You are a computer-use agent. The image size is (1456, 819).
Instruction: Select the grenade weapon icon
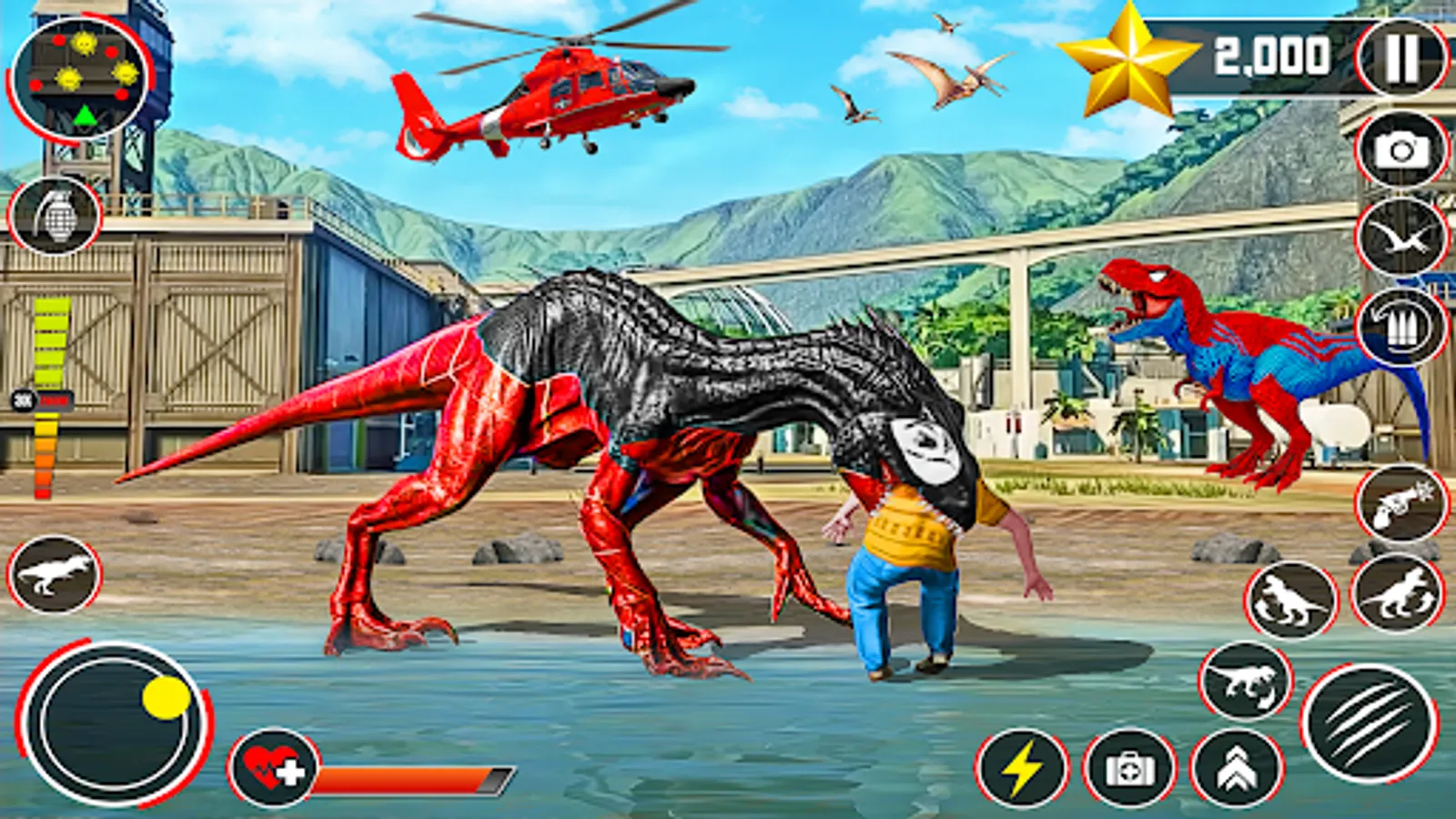[x=56, y=216]
